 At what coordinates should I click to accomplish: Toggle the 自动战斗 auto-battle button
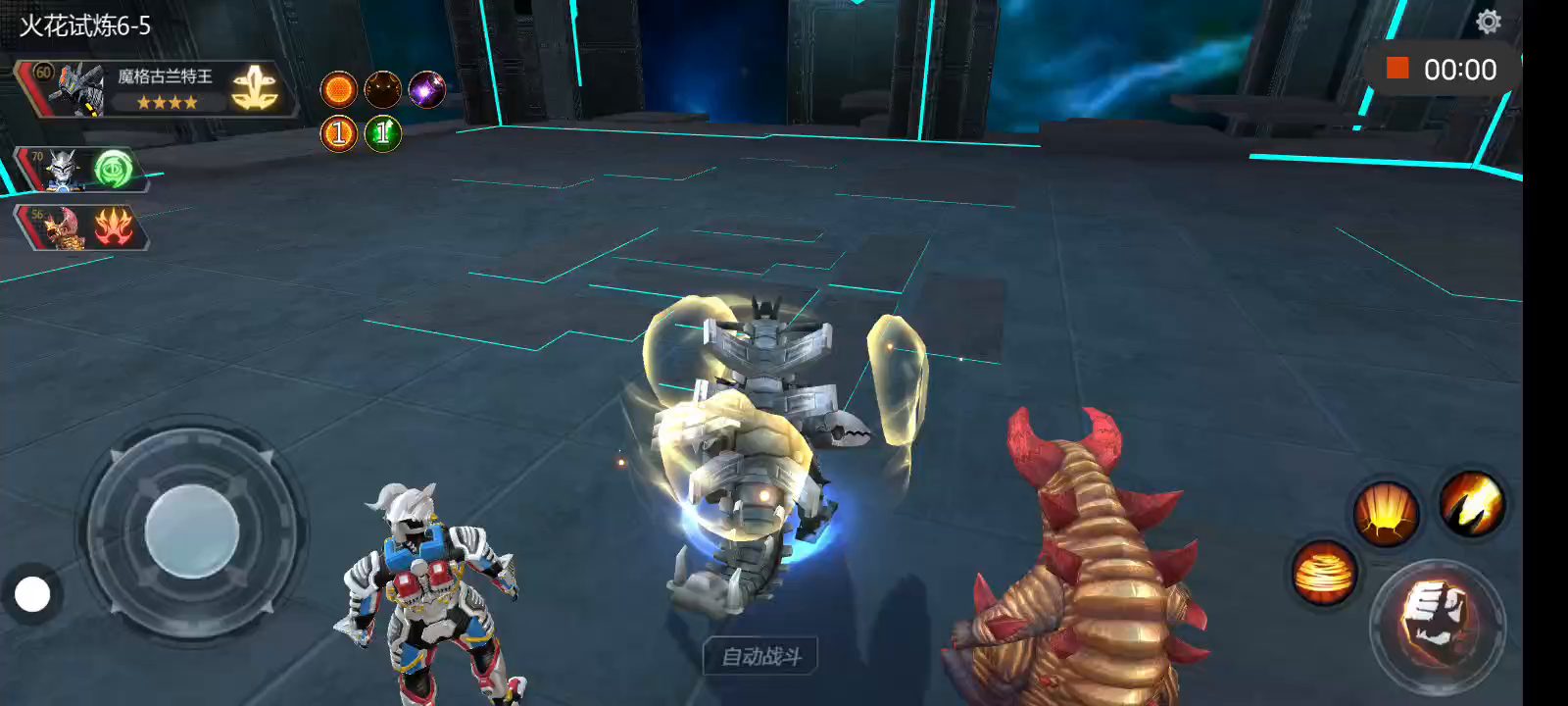pyautogui.click(x=760, y=656)
